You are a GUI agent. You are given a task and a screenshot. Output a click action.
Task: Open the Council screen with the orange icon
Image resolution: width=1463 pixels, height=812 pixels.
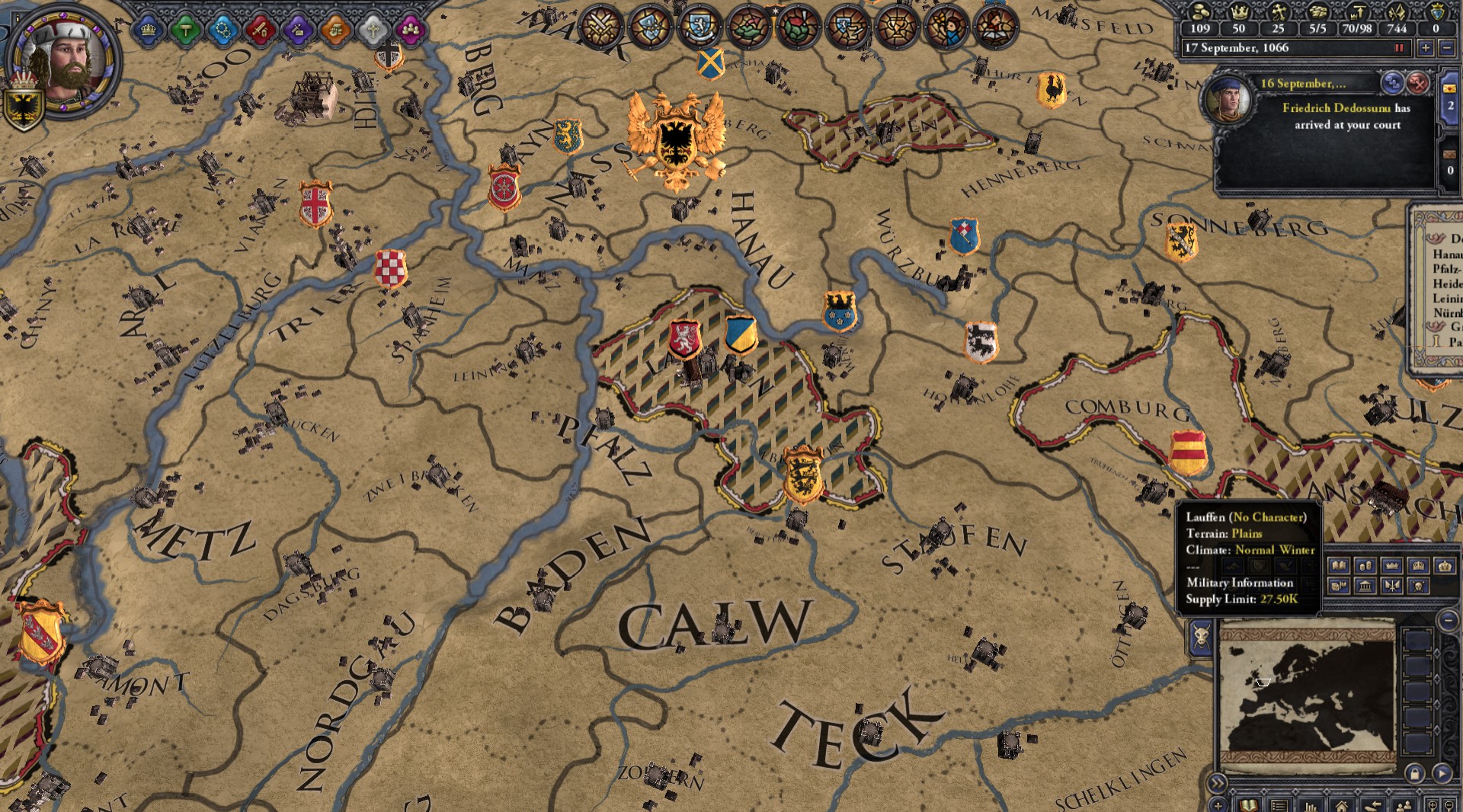335,29
